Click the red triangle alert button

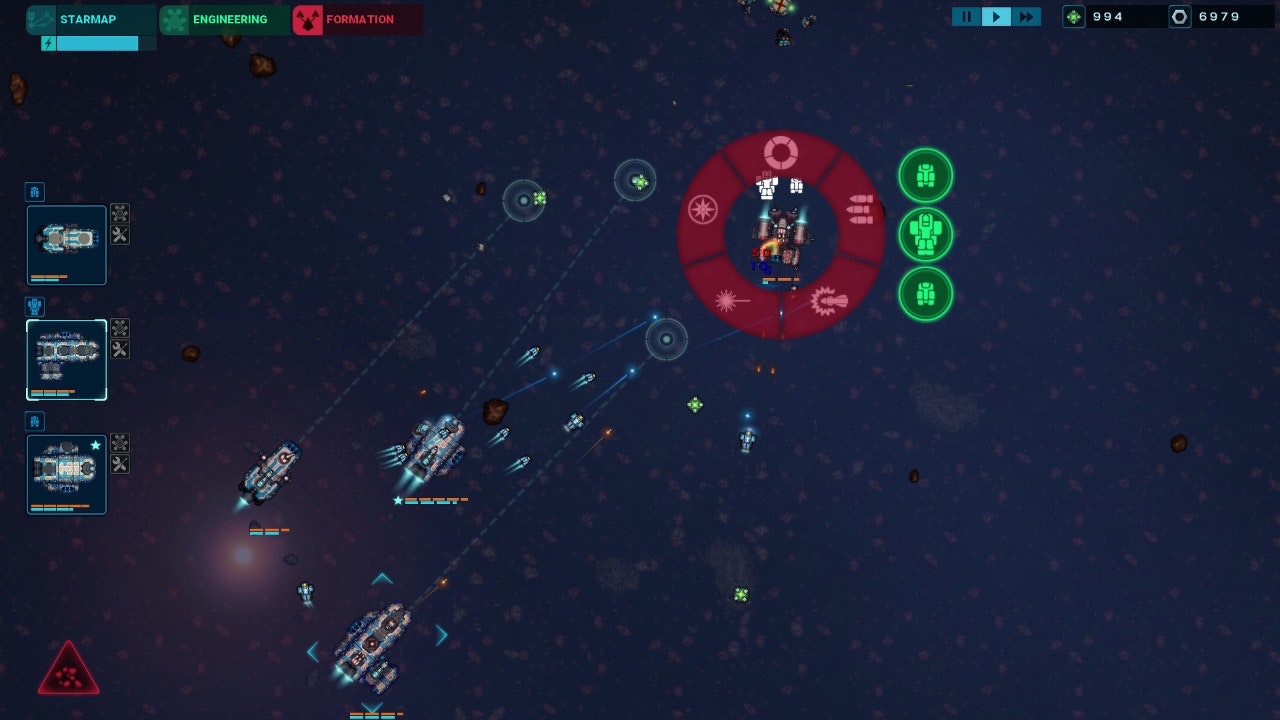tap(68, 672)
